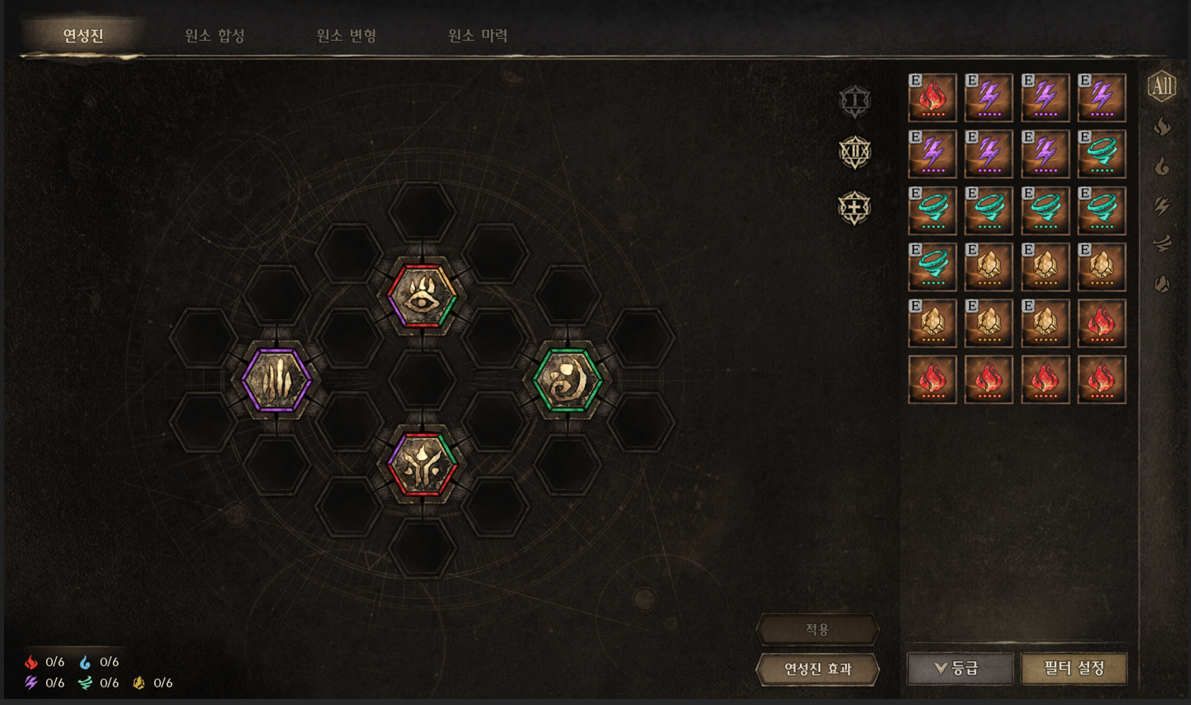Select the 연성진 tab
The width and height of the screenshot is (1191, 705).
click(83, 36)
